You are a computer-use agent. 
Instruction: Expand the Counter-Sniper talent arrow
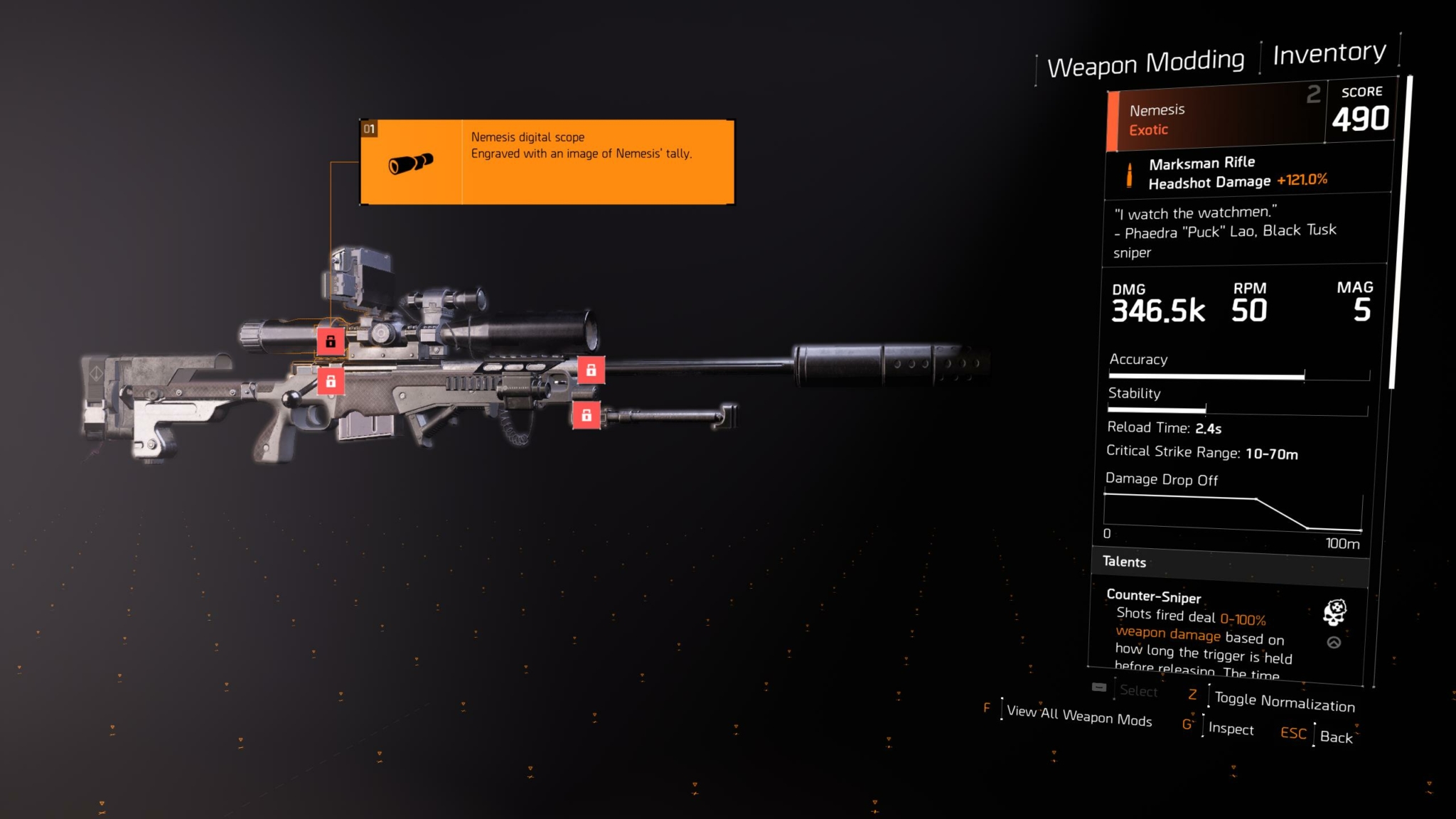coord(1334,643)
